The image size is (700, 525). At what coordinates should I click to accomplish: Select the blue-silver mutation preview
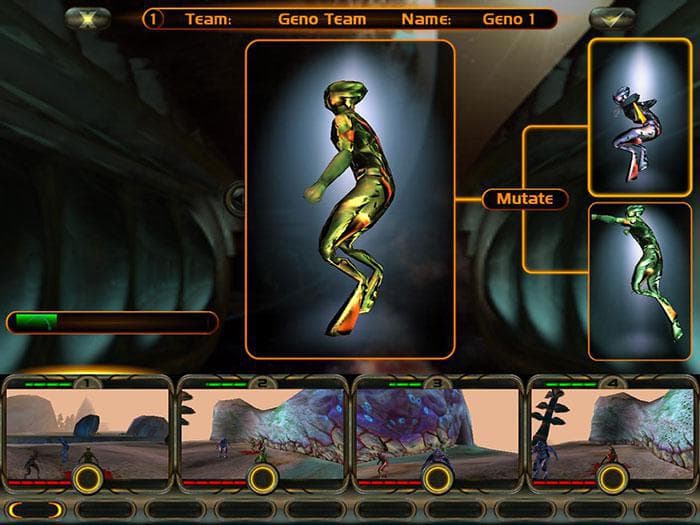click(640, 118)
